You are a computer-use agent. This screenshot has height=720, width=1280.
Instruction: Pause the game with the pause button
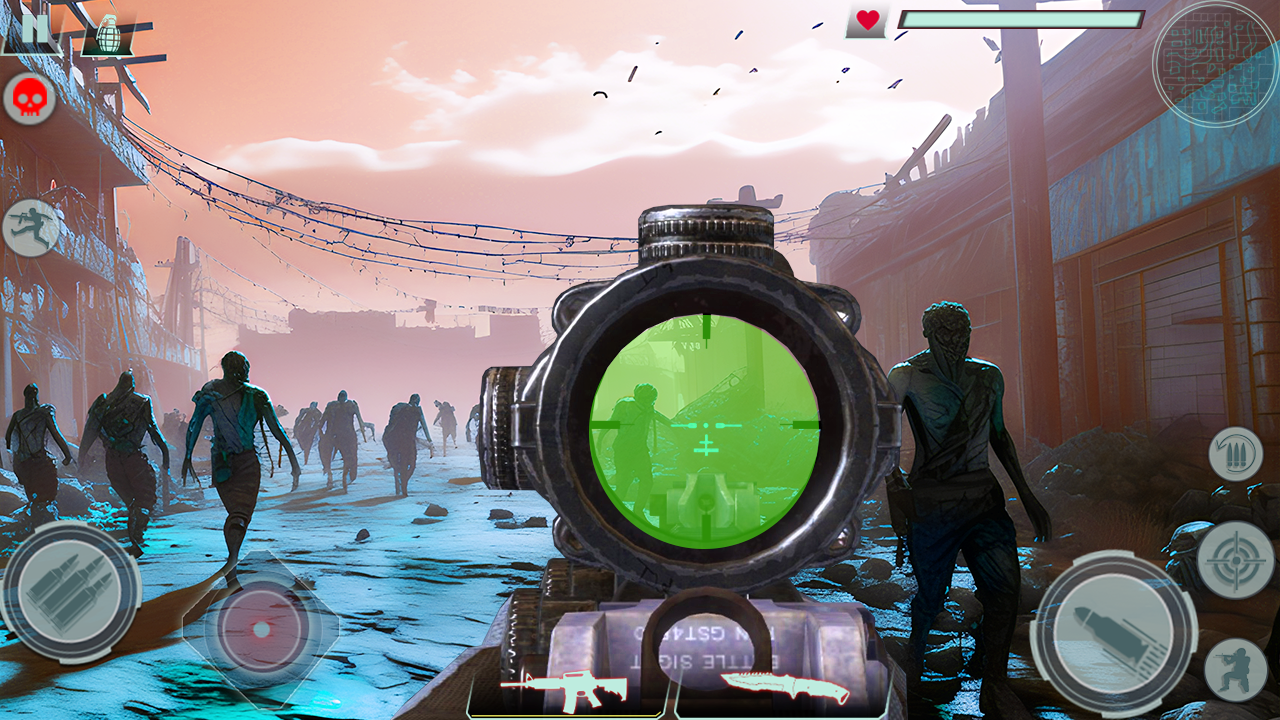pos(33,29)
